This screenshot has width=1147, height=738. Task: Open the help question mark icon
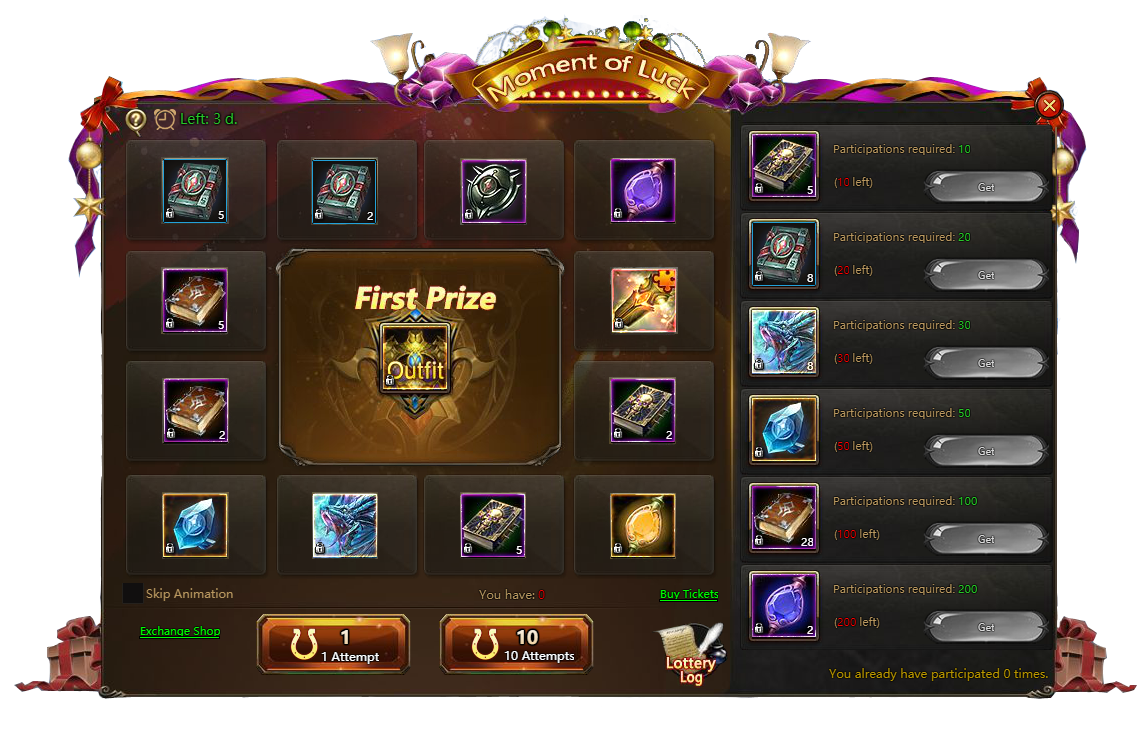136,120
